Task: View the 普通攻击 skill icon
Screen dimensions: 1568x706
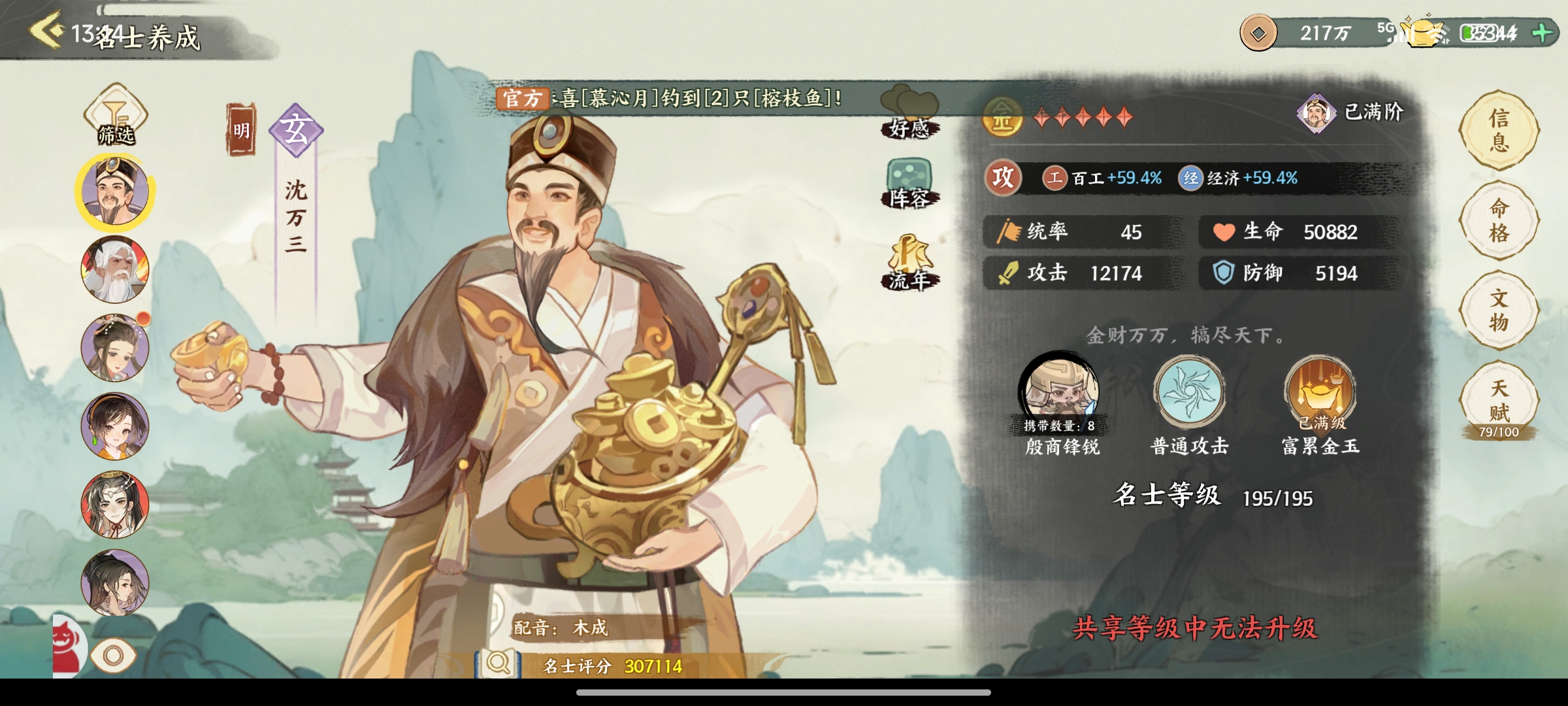Action: pos(1189,391)
